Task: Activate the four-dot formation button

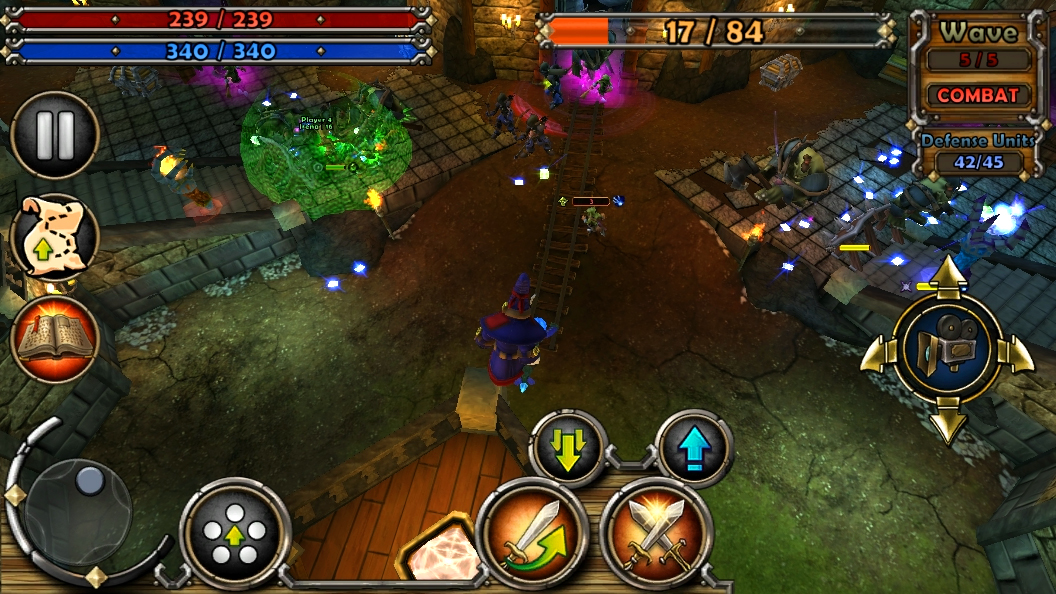Action: point(235,532)
